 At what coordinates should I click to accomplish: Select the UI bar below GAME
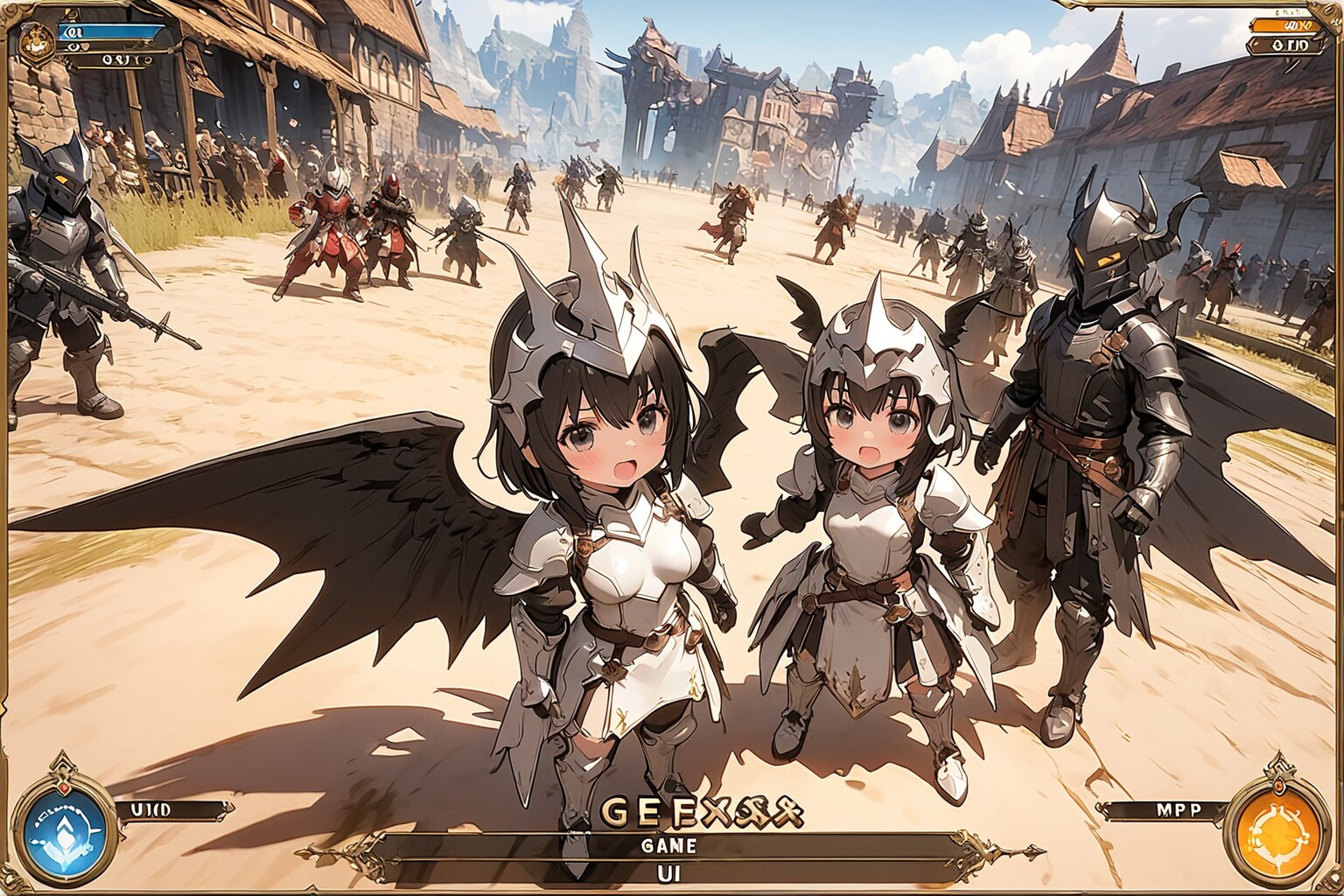[668, 871]
